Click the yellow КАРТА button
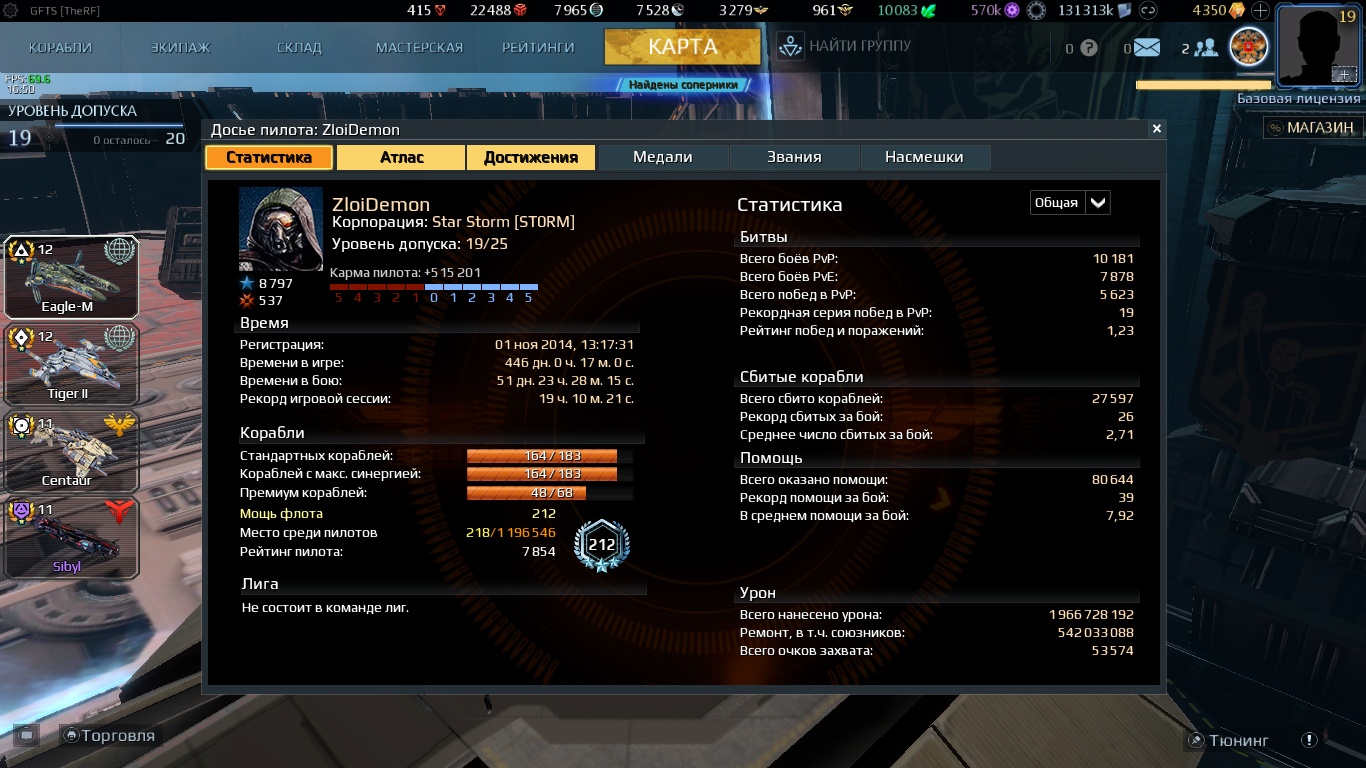The height and width of the screenshot is (768, 1366). (682, 46)
